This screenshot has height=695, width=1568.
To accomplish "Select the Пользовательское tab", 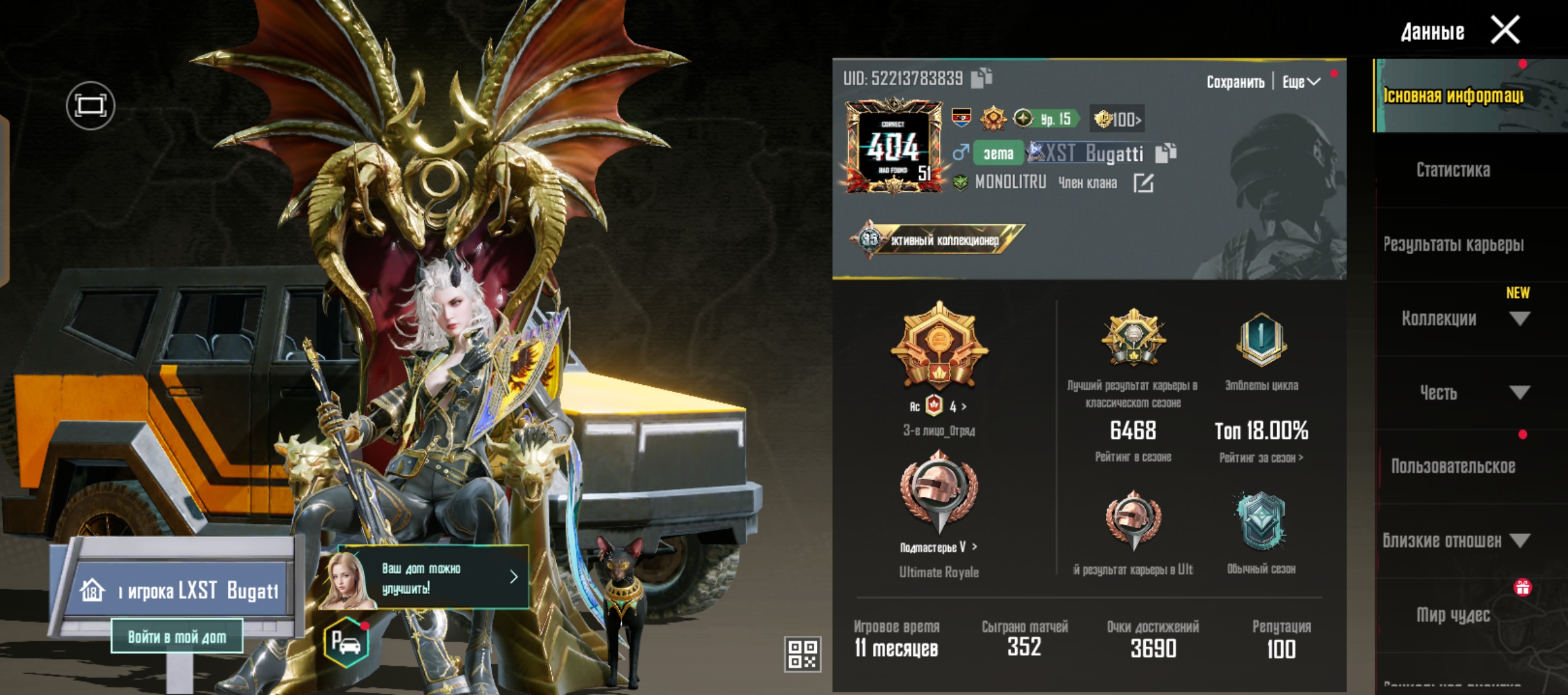I will point(1453,467).
